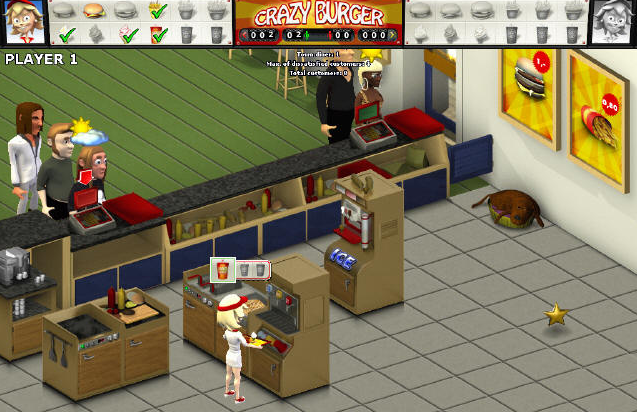Click the left arrow on the score counter

pyautogui.click(x=243, y=35)
